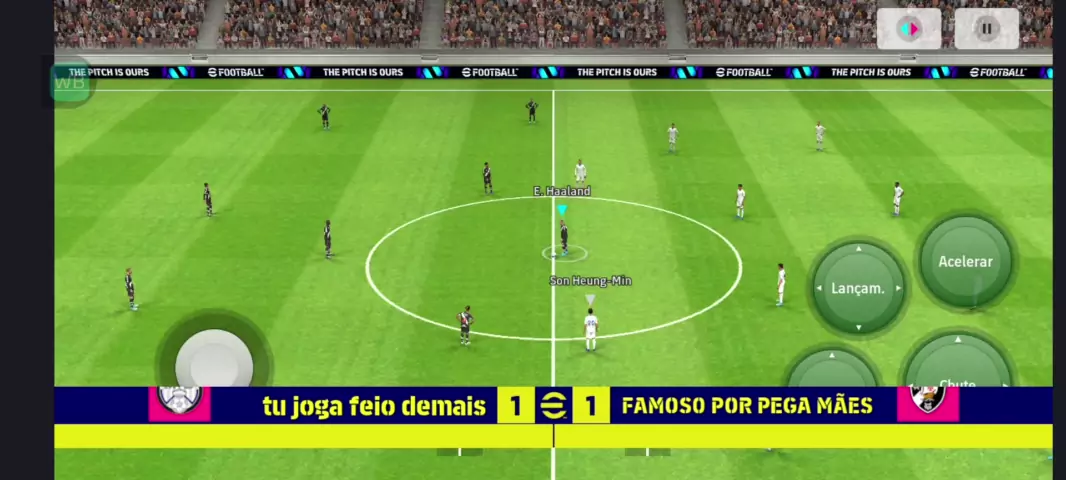Pause the match with the pause button
Screen dimensions: 1066x480
coord(986,29)
